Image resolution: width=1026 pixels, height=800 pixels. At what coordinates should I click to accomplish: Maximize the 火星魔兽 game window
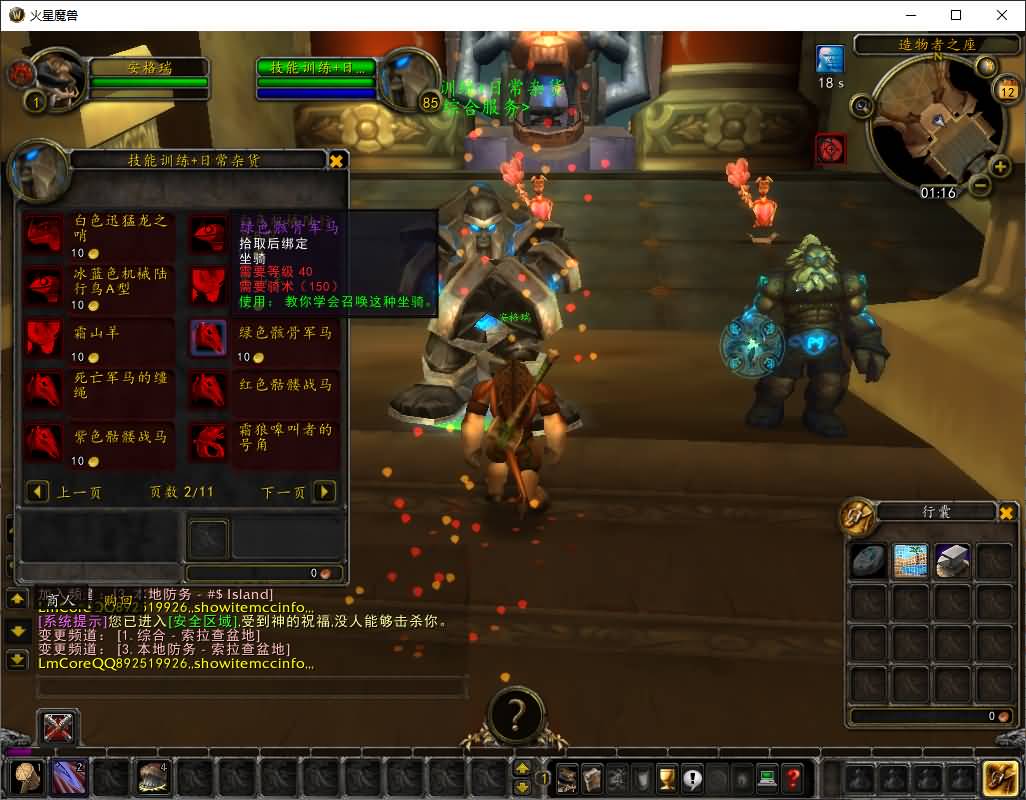(x=955, y=15)
